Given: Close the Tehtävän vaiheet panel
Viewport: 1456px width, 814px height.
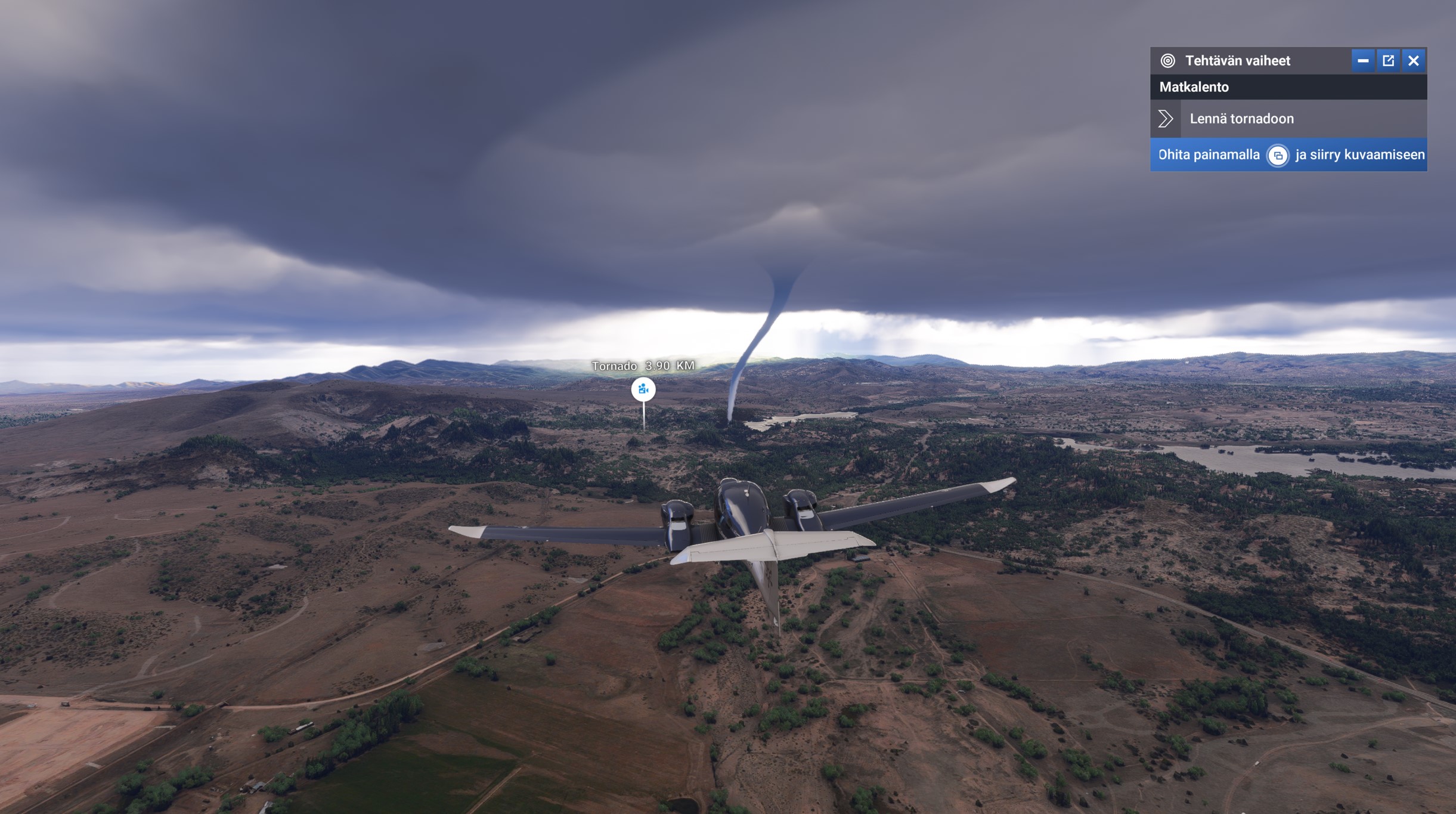Looking at the screenshot, I should [x=1414, y=61].
